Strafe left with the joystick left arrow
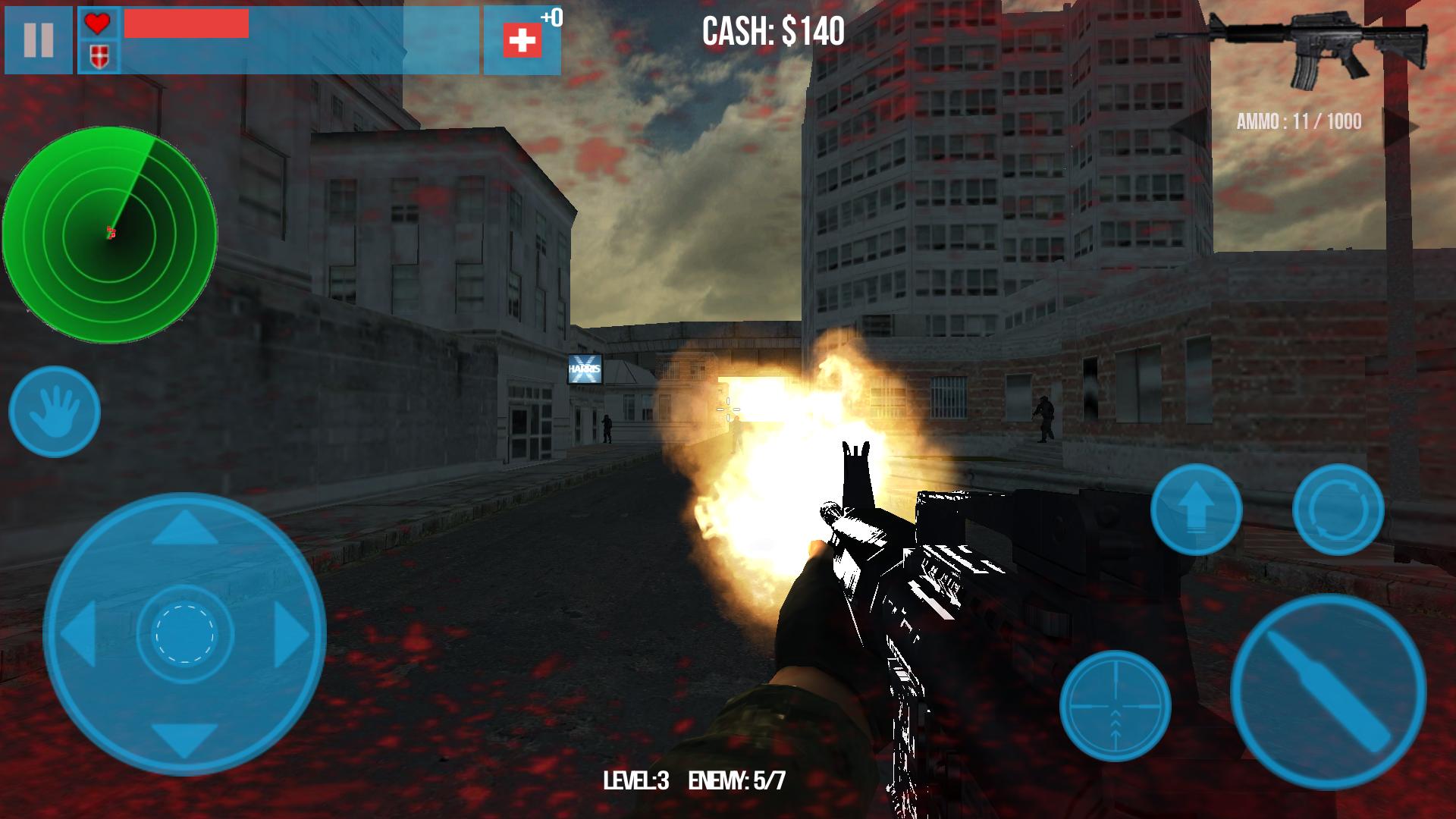The height and width of the screenshot is (819, 1456). 78,633
